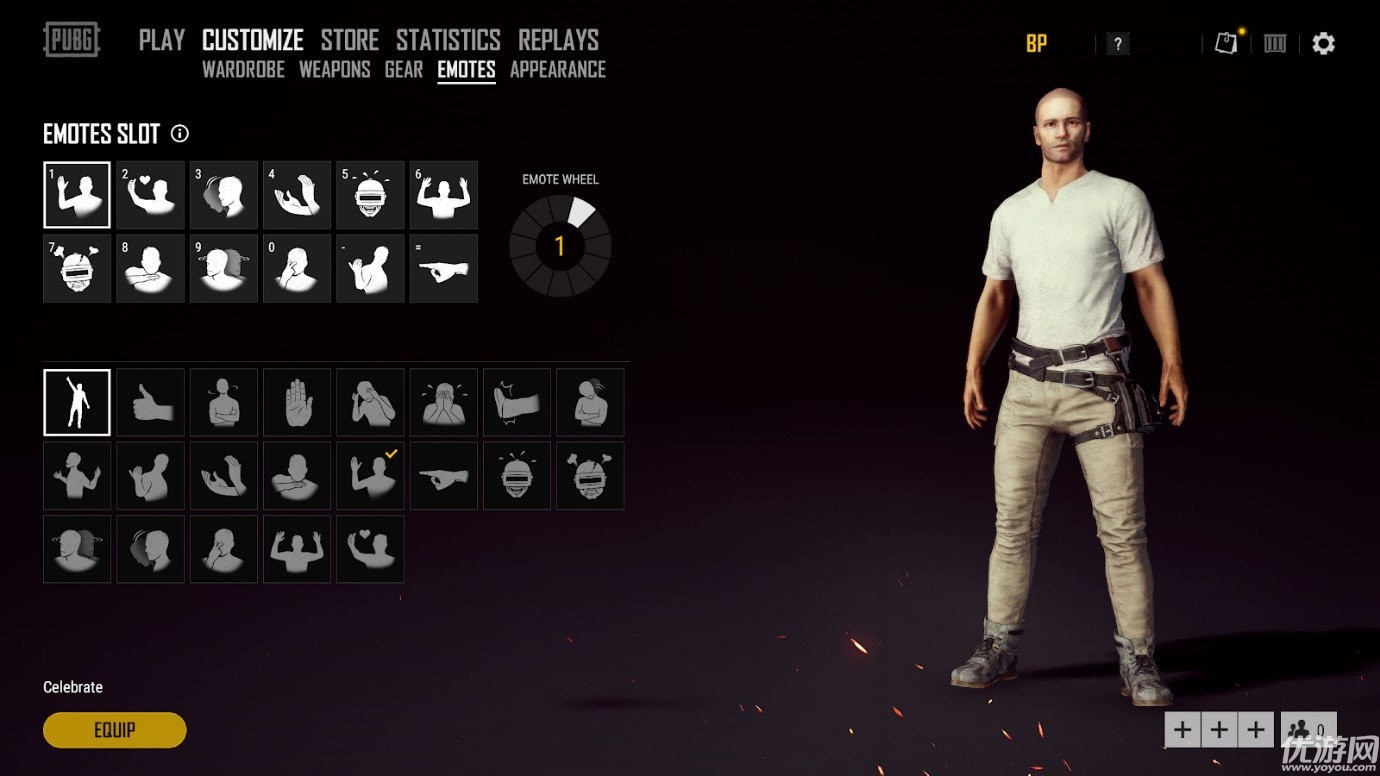
Task: Switch to the WEAPONS tab
Action: (334, 70)
